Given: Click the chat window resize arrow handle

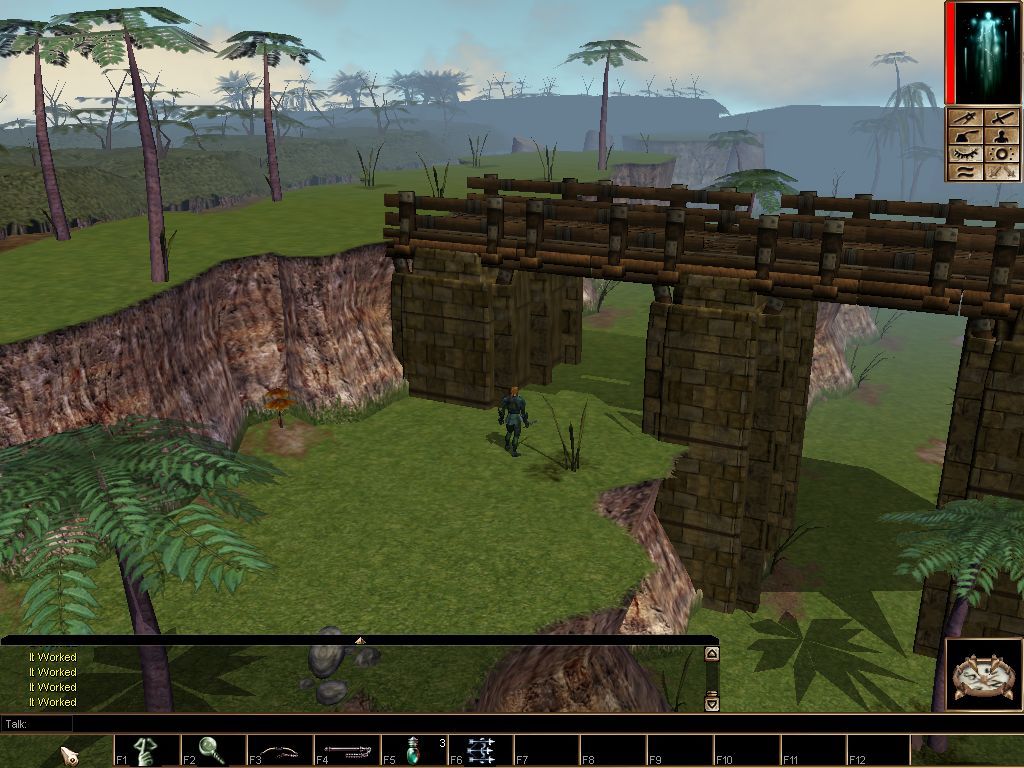Looking at the screenshot, I should click(x=360, y=640).
